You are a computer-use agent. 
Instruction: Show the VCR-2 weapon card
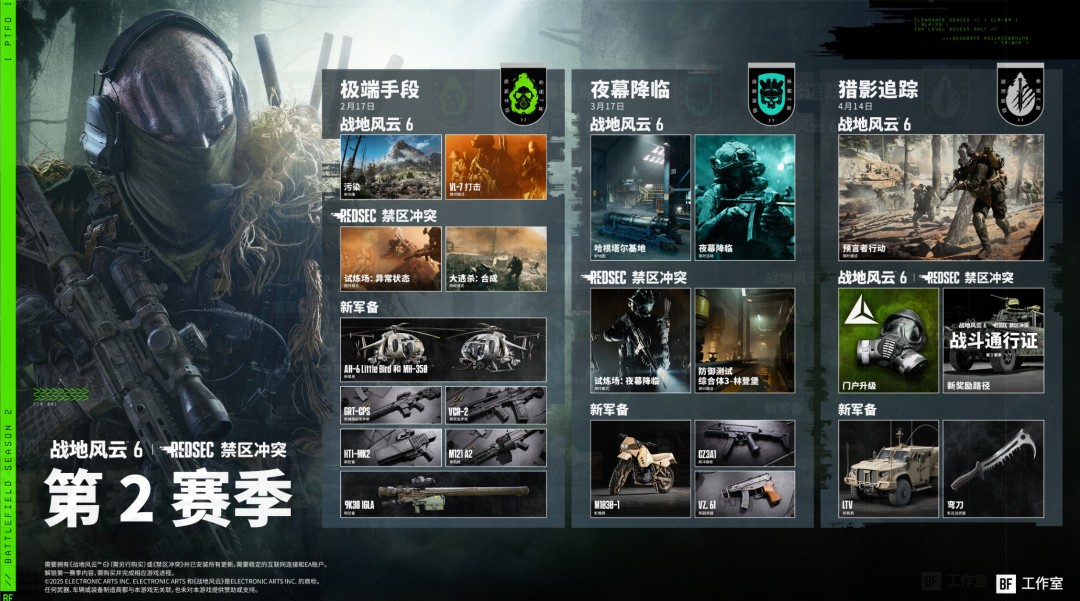tap(496, 404)
